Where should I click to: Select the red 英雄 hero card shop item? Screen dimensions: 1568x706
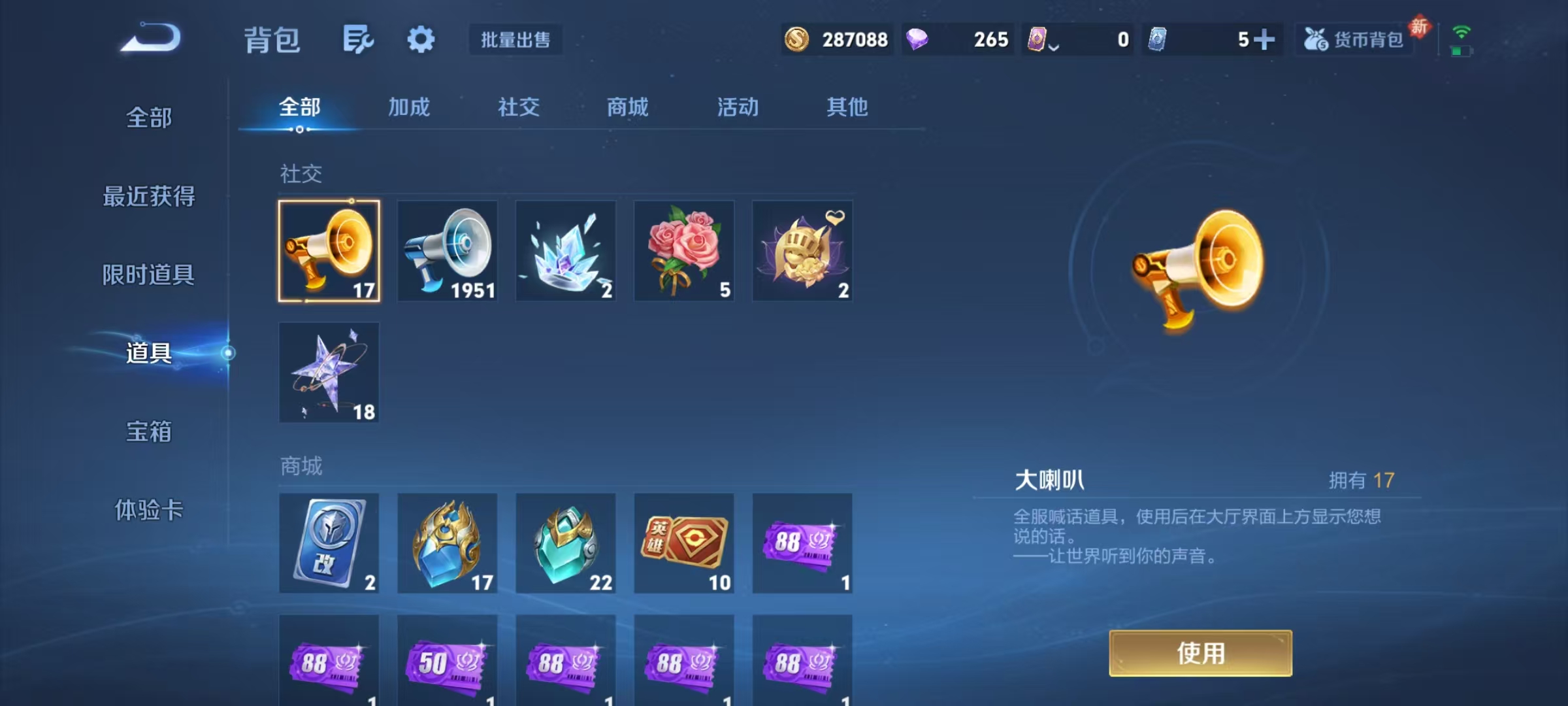click(684, 544)
